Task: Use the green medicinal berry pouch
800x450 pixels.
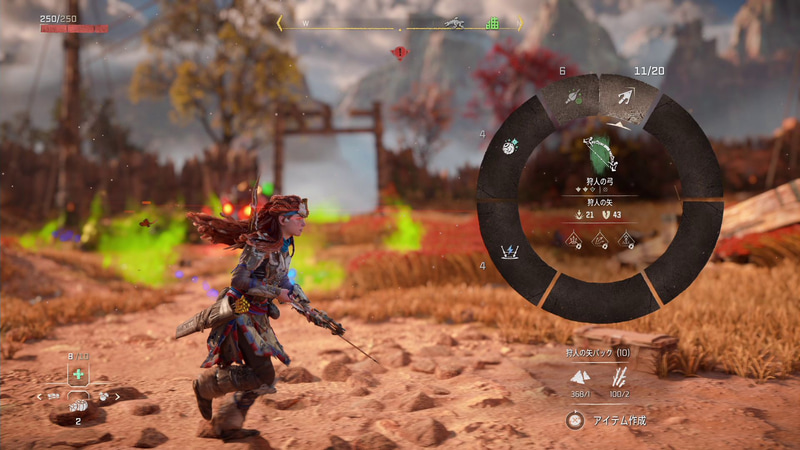Action: click(x=78, y=374)
